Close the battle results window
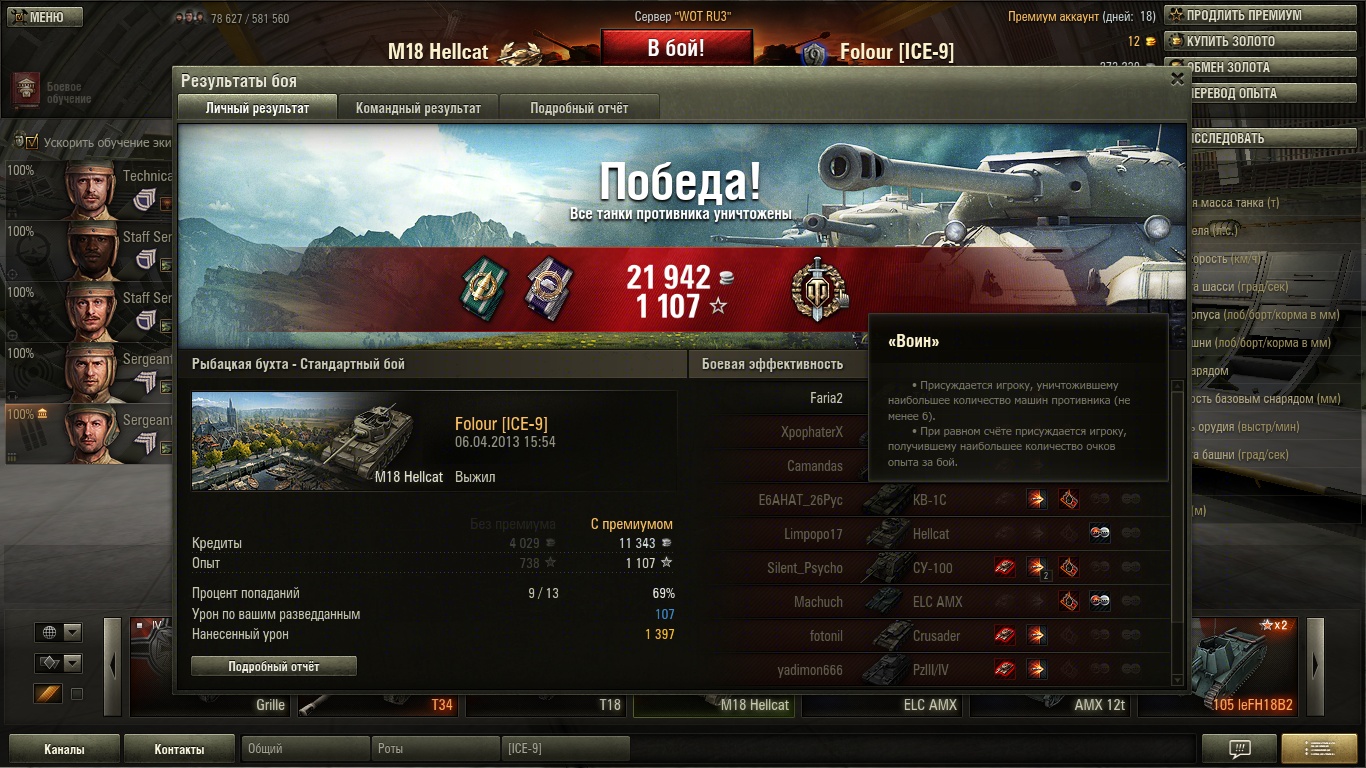The image size is (1366, 768). tap(1177, 79)
